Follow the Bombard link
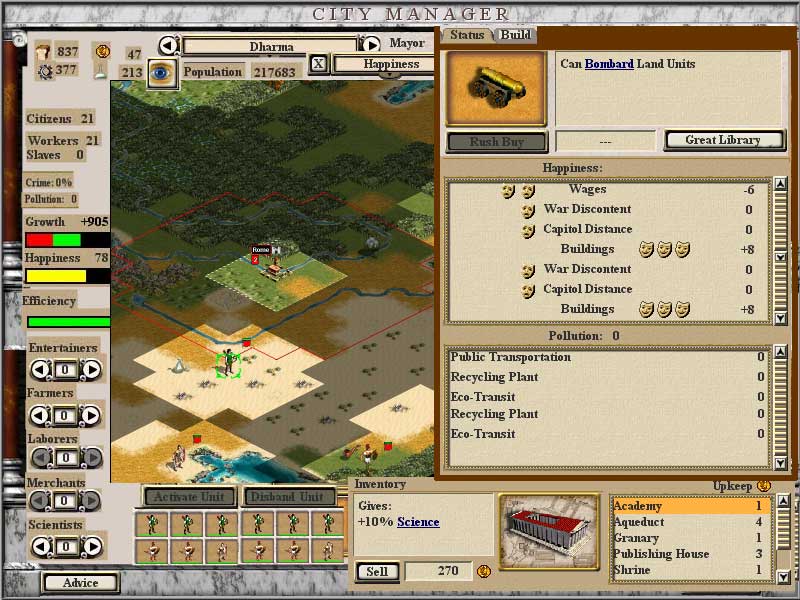 coord(609,64)
